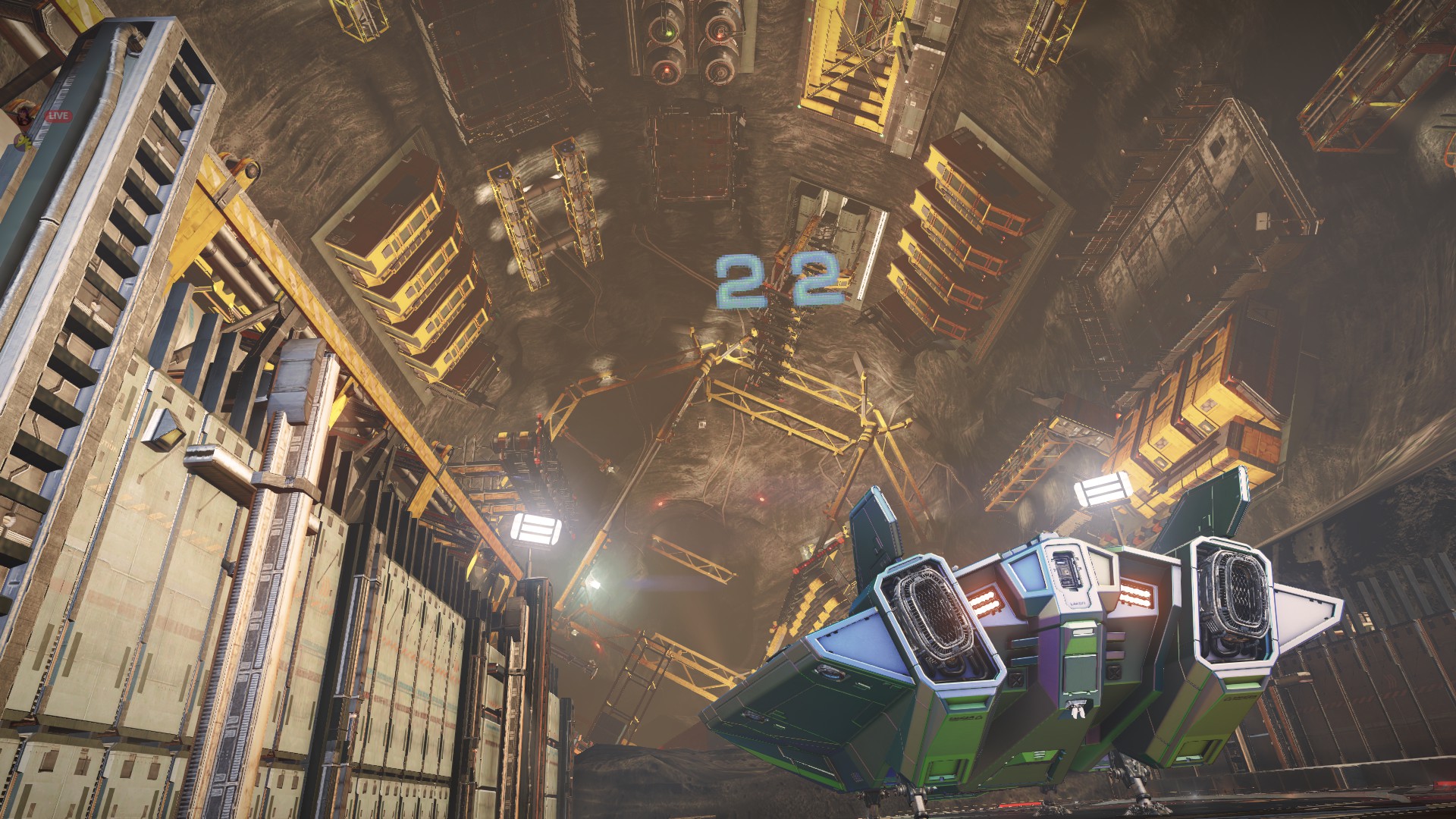Click the red LIVE broadcast badge
Viewport: 1456px width, 819px height.
58,116
